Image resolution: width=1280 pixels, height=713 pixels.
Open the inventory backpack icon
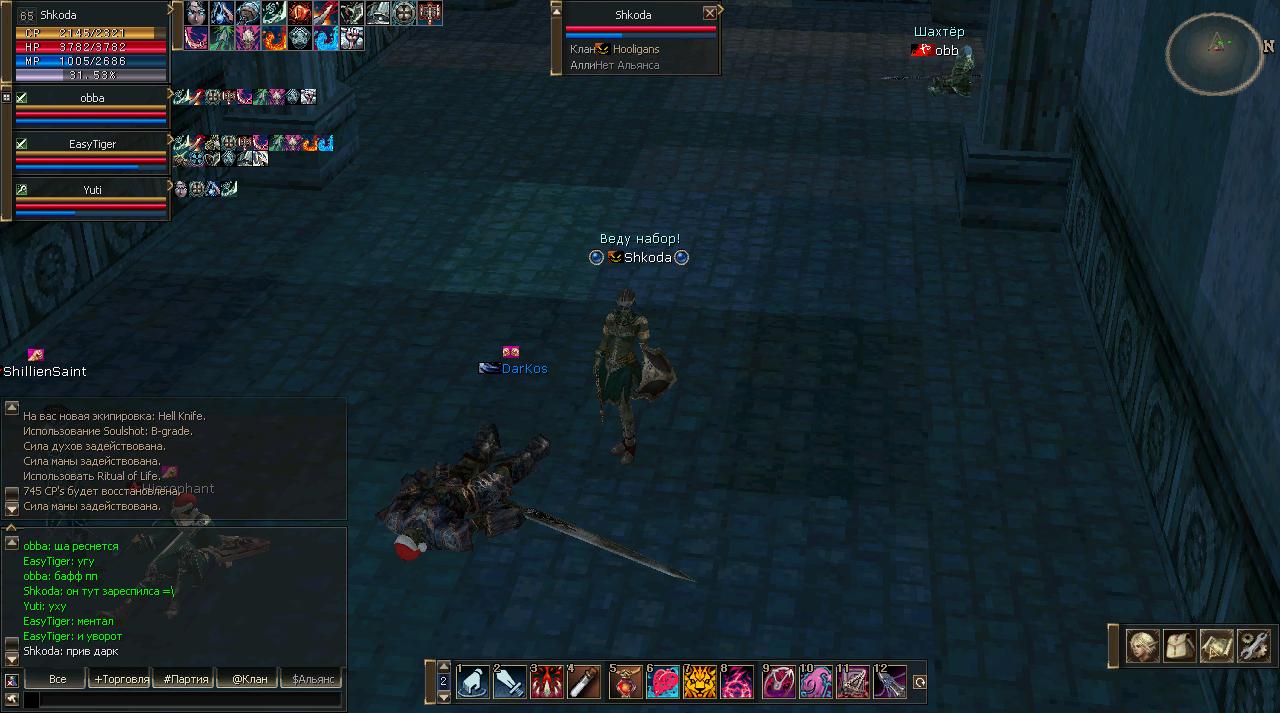pos(1180,646)
